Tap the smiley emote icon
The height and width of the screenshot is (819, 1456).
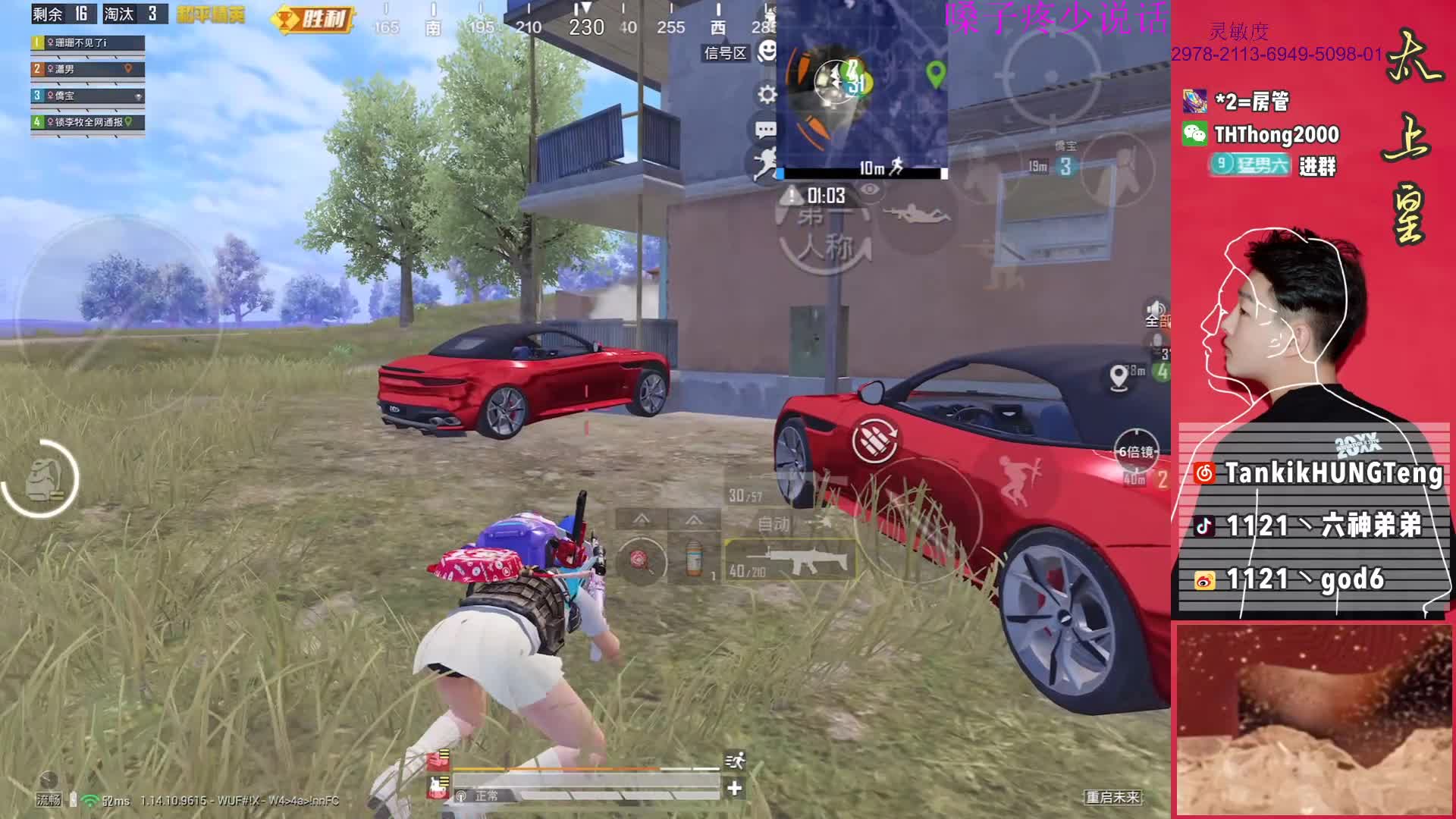pyautogui.click(x=768, y=52)
